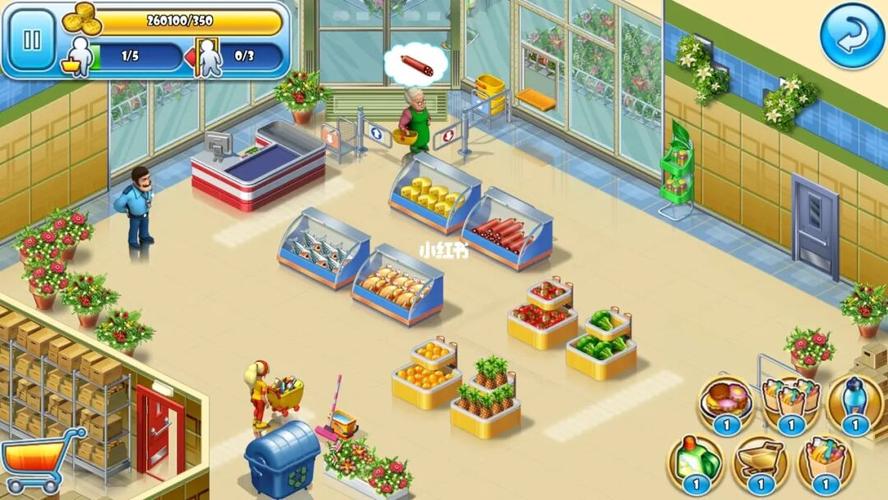Click the blue curved arrow button
The image size is (888, 500).
pyautogui.click(x=852, y=37)
